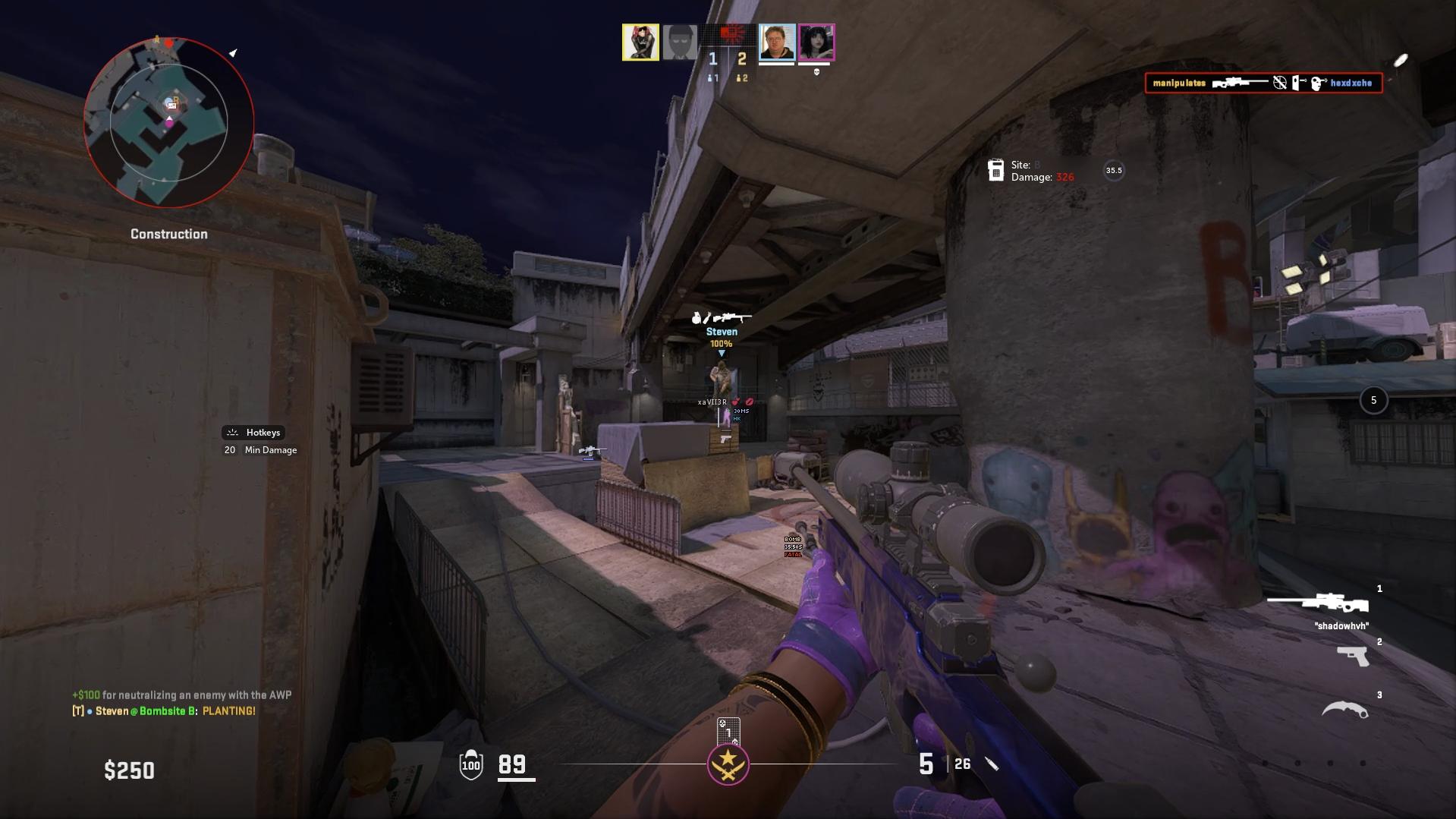The image size is (1456, 819).
Task: Switch to the pistol weapon slot
Action: [x=1352, y=656]
